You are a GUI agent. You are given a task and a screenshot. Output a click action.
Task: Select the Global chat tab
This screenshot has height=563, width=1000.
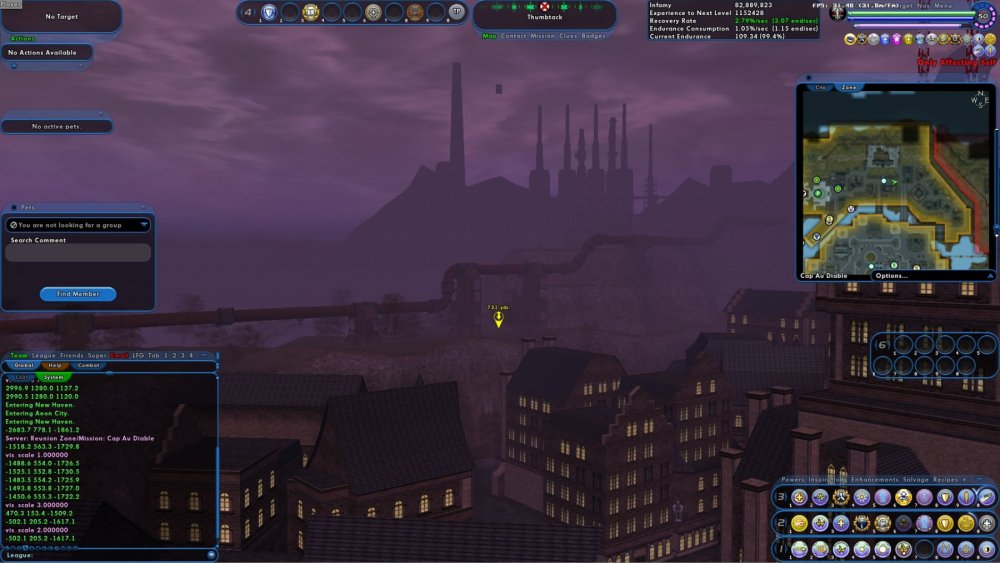[x=24, y=365]
